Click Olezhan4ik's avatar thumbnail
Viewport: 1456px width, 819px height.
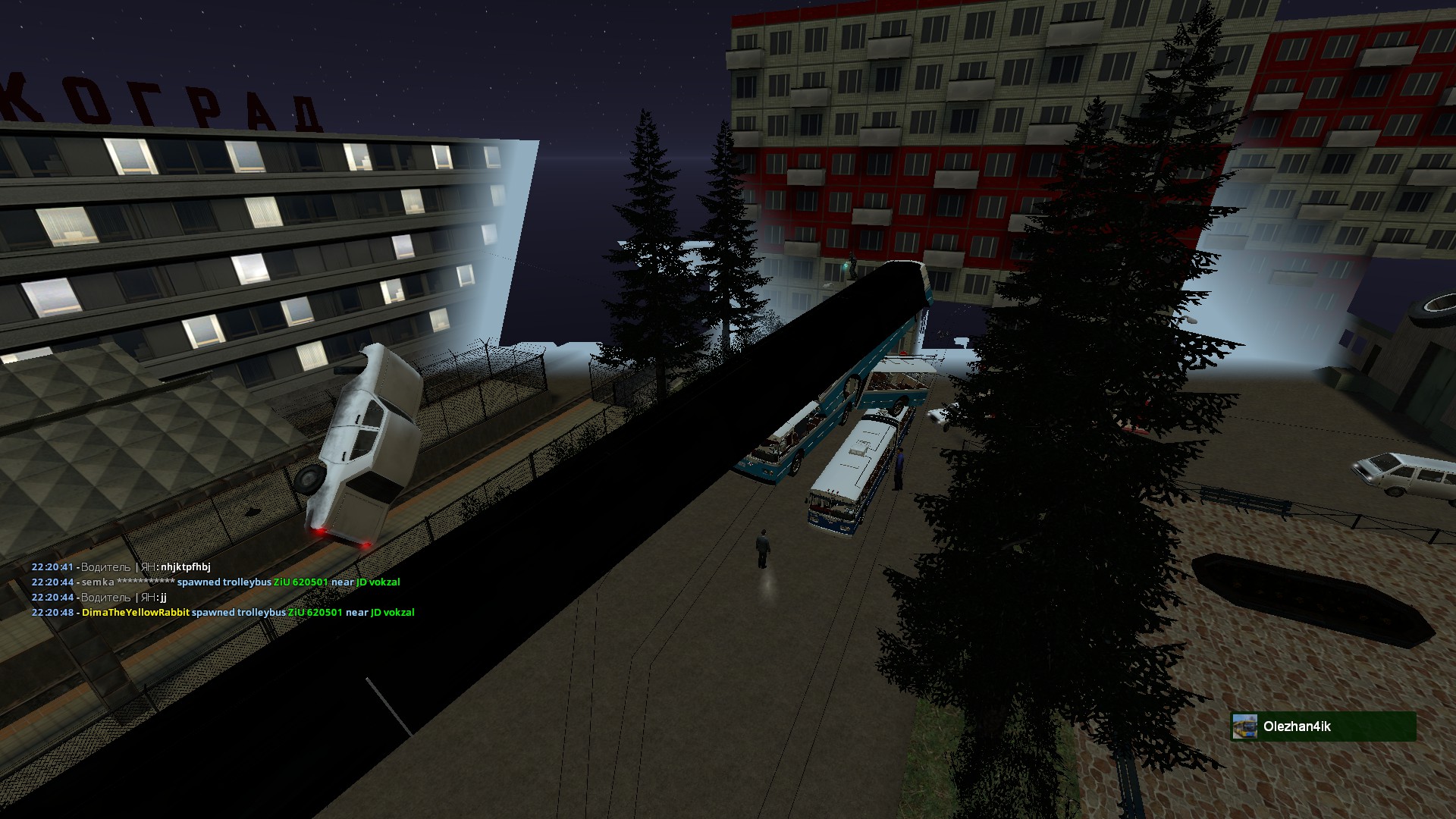click(1244, 726)
